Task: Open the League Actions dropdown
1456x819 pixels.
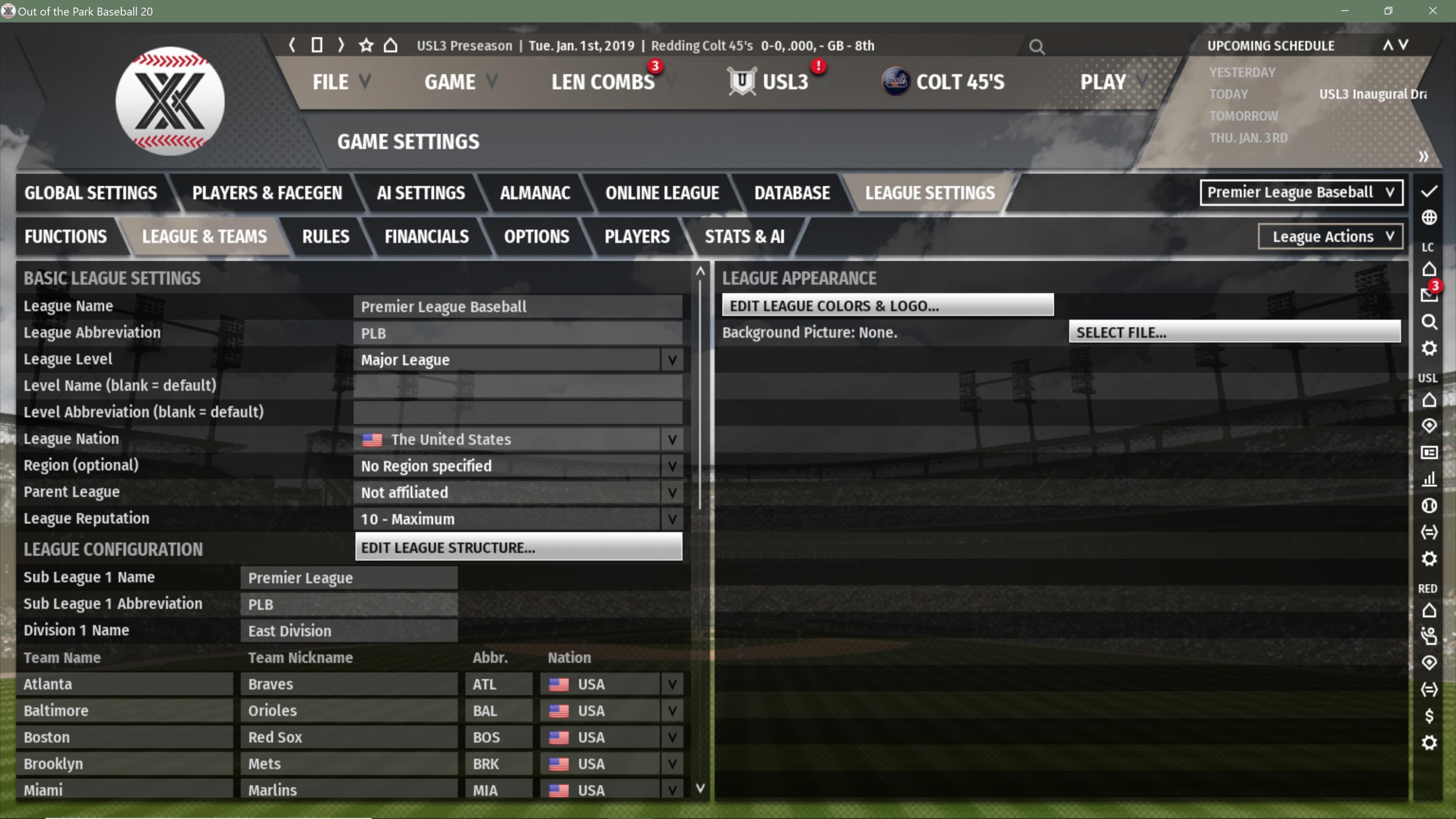Action: point(1330,237)
